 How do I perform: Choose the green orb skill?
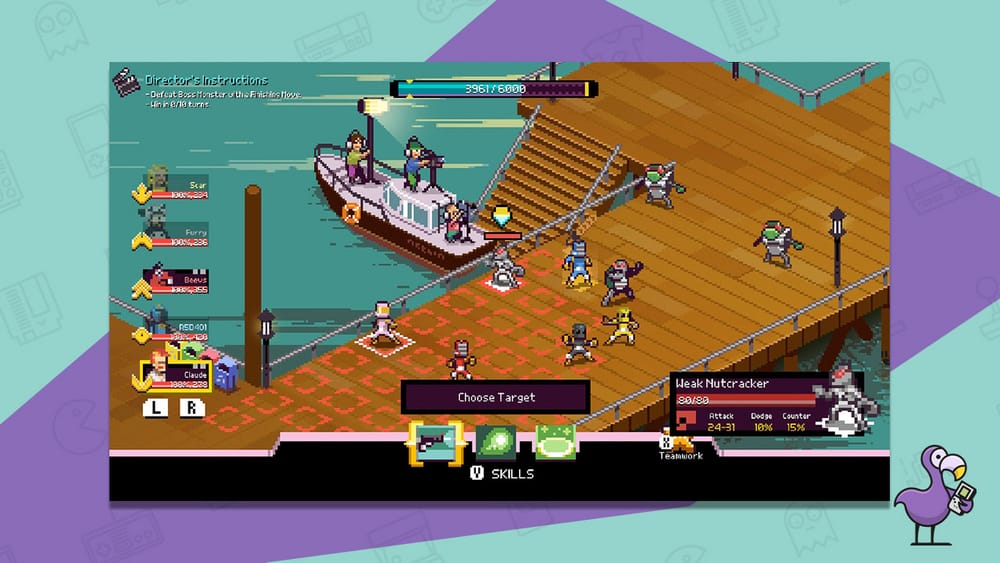point(495,442)
